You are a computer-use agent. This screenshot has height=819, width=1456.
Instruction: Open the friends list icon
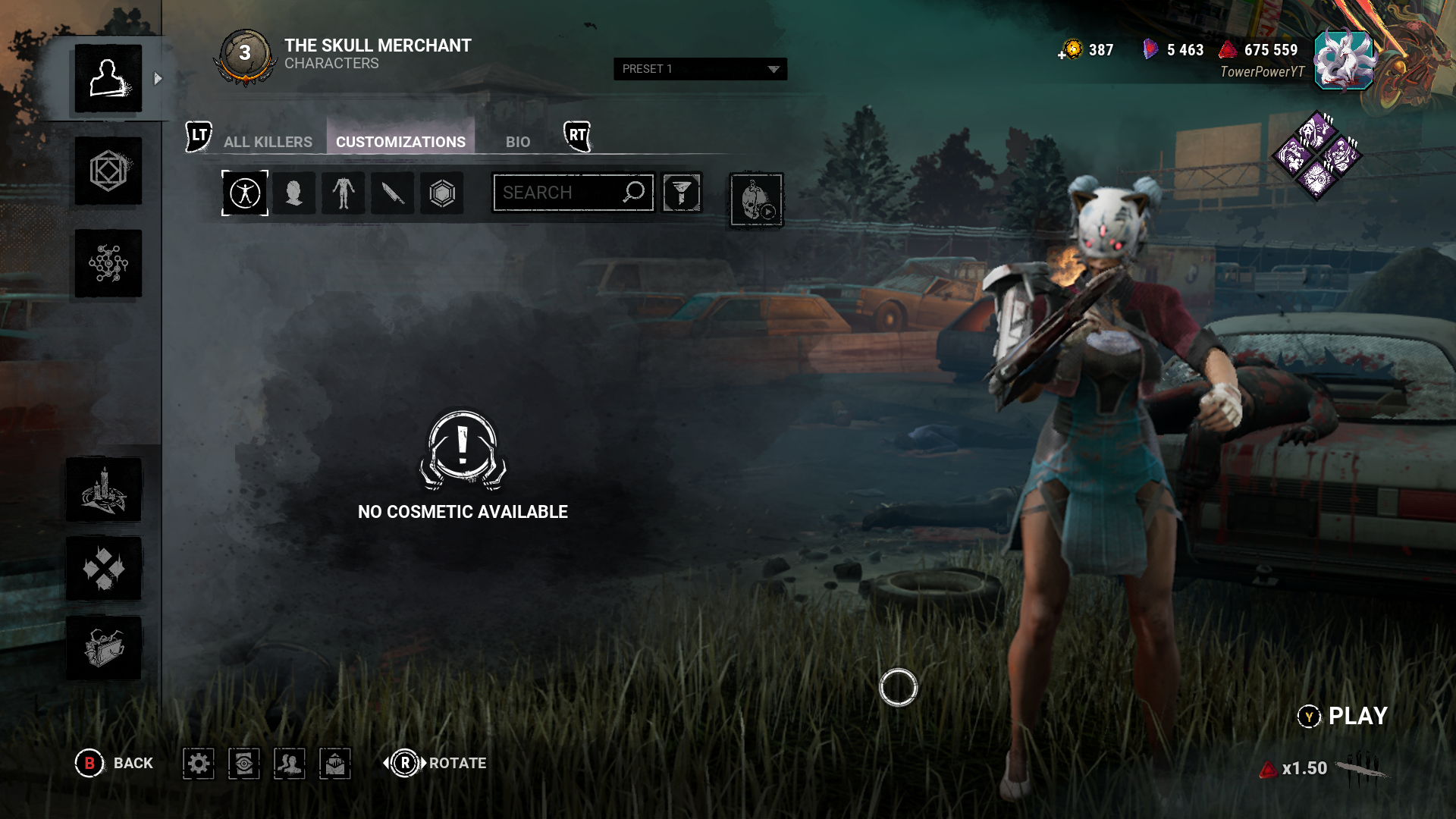click(290, 764)
